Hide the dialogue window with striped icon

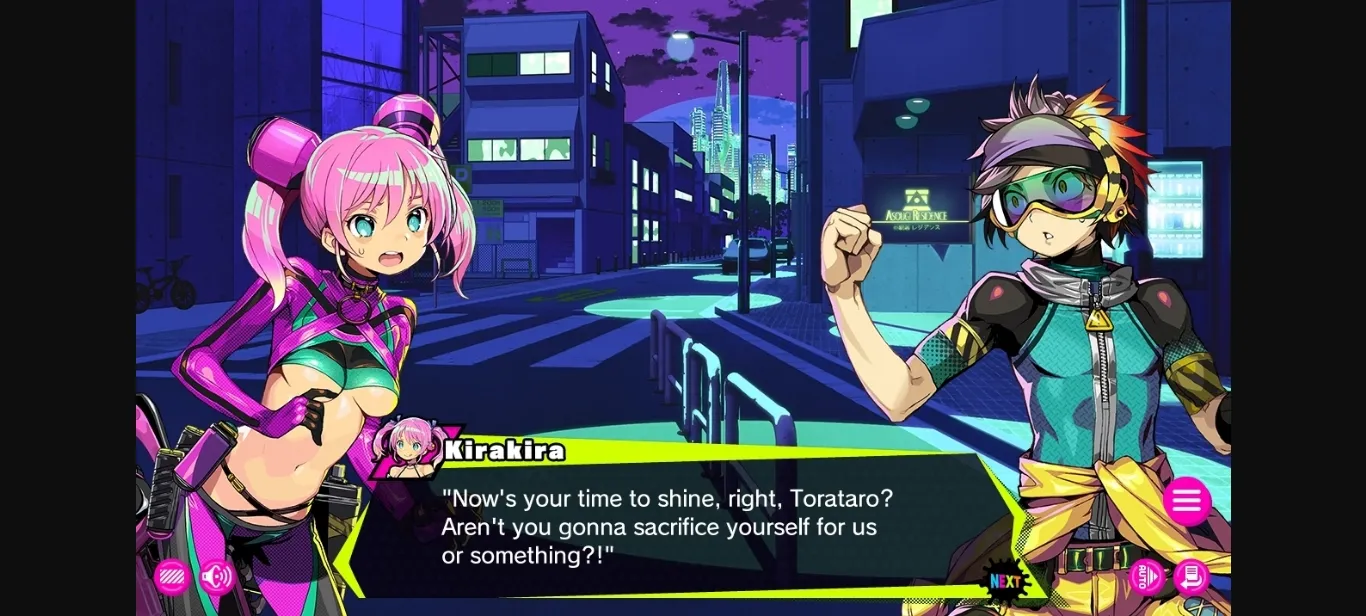(172, 577)
